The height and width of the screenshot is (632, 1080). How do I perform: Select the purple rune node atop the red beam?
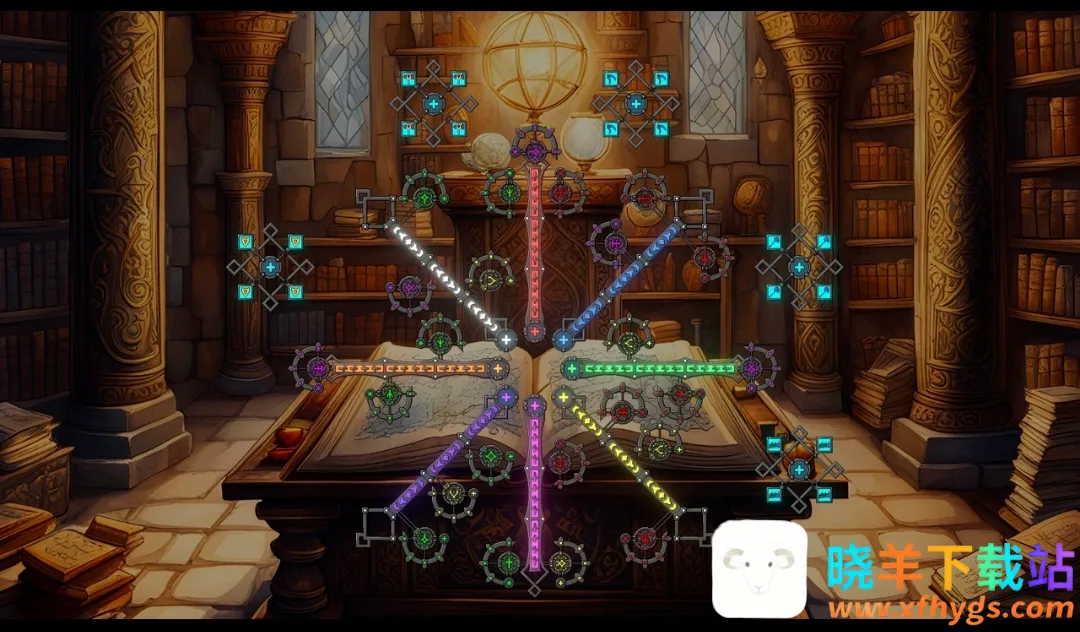[x=535, y=152]
